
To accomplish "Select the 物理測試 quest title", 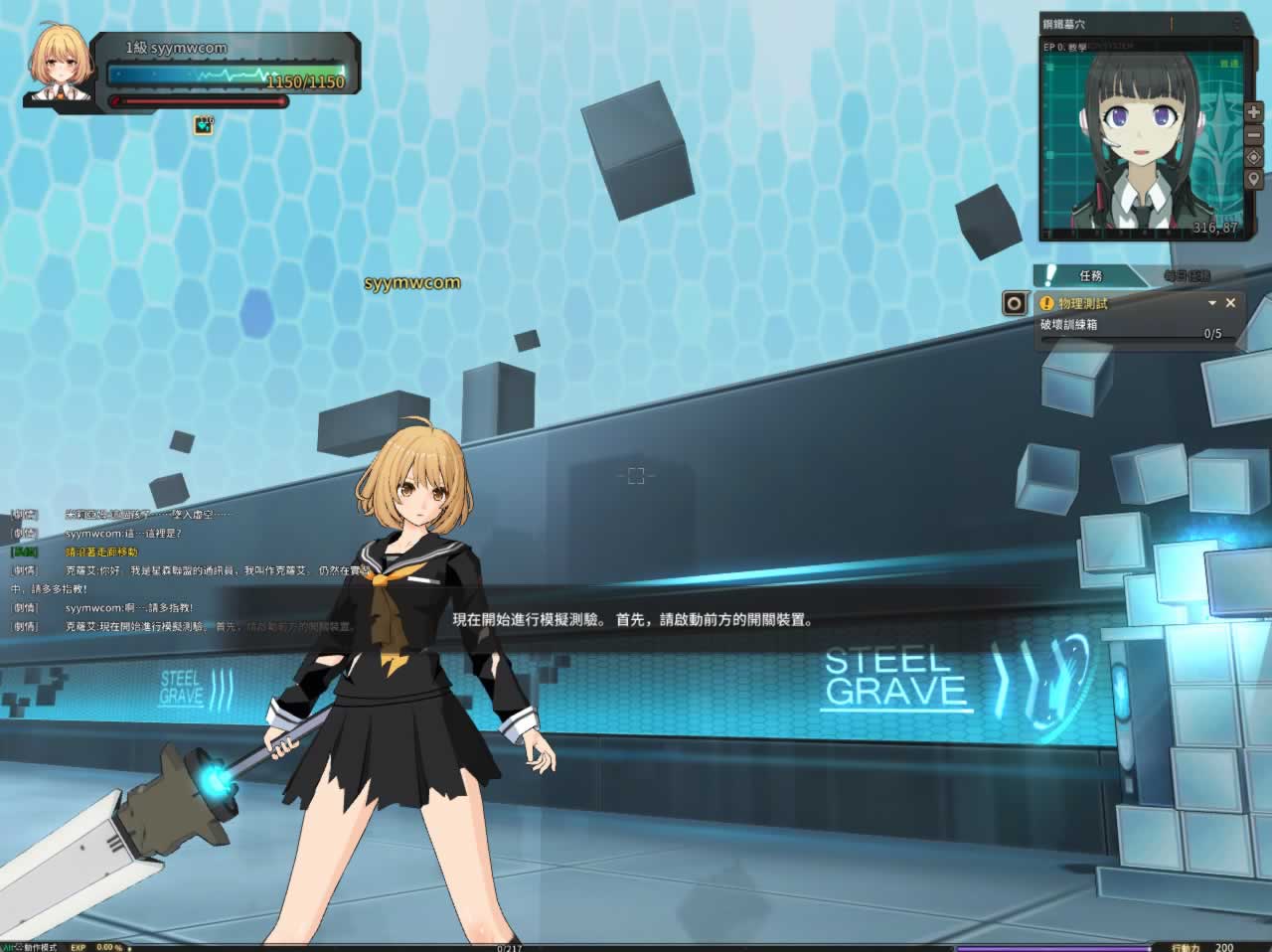I will pyautogui.click(x=1082, y=303).
